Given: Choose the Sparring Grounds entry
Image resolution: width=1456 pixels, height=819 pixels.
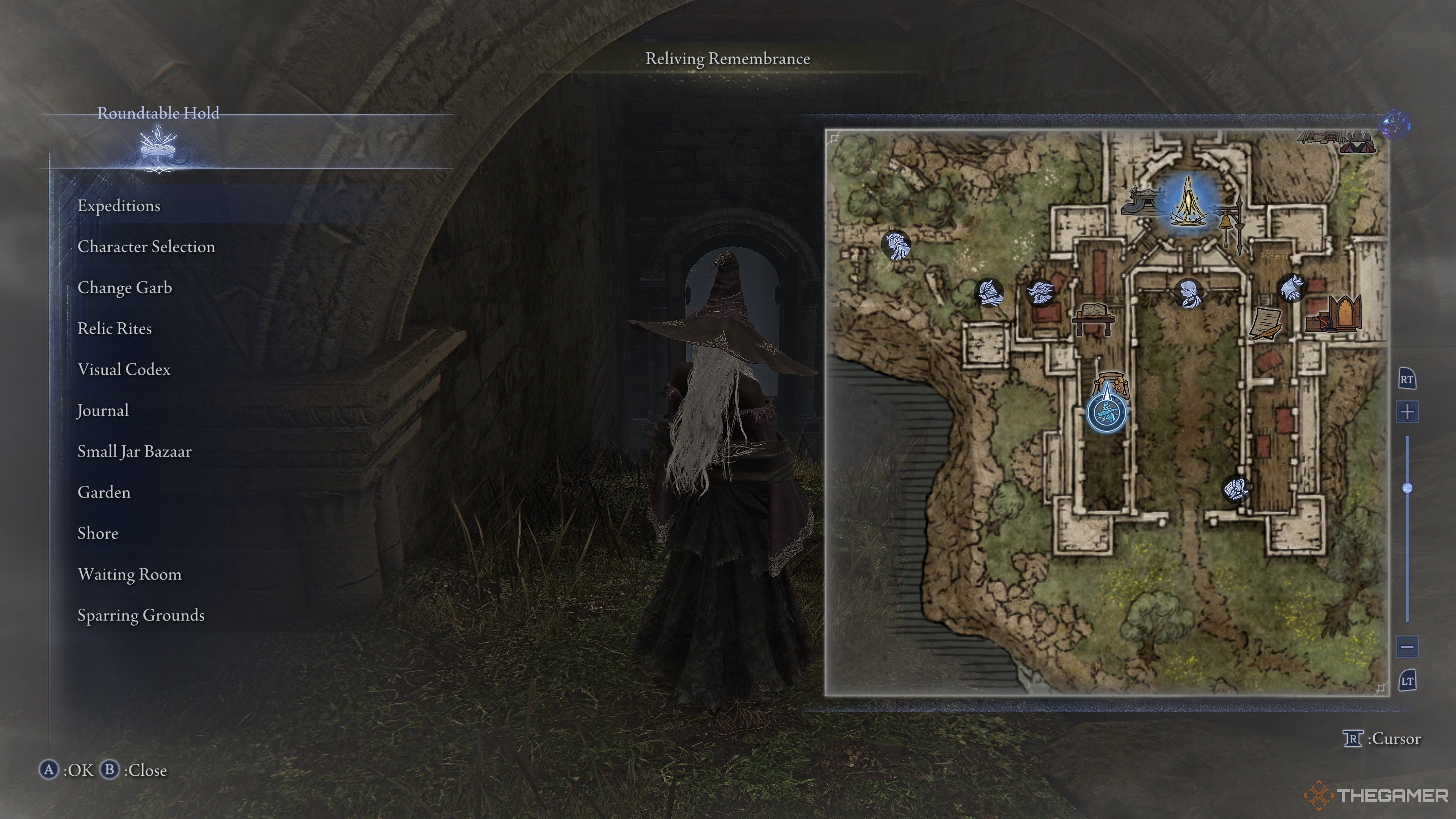Looking at the screenshot, I should pos(141,615).
